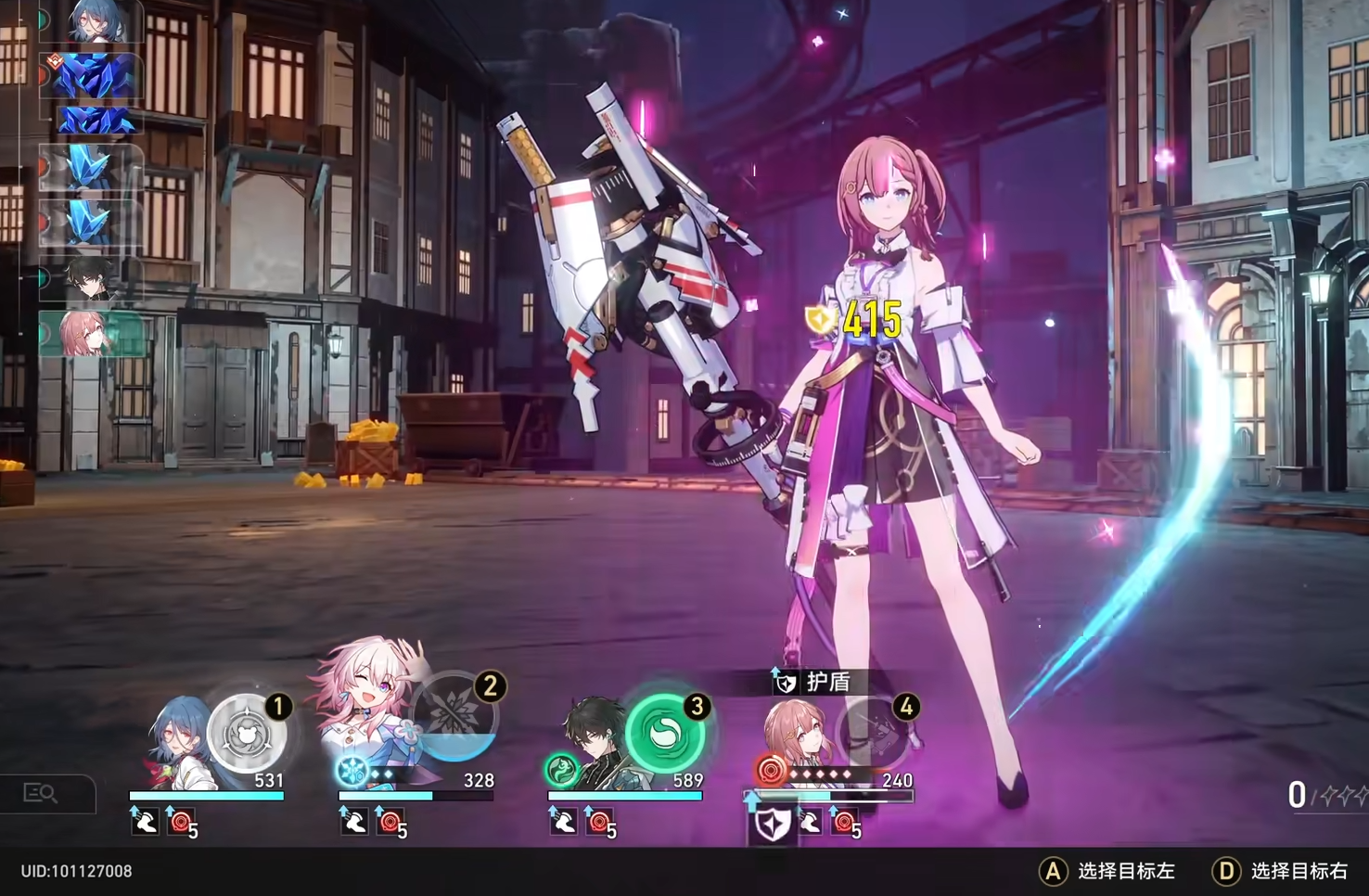This screenshot has height=896, width=1369.
Task: Select Asta's highlighted turn order portrait
Action: pyautogui.click(x=90, y=334)
